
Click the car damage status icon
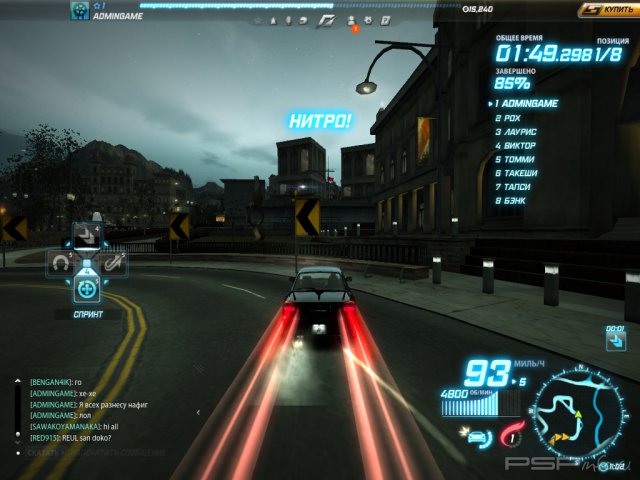tap(475, 436)
